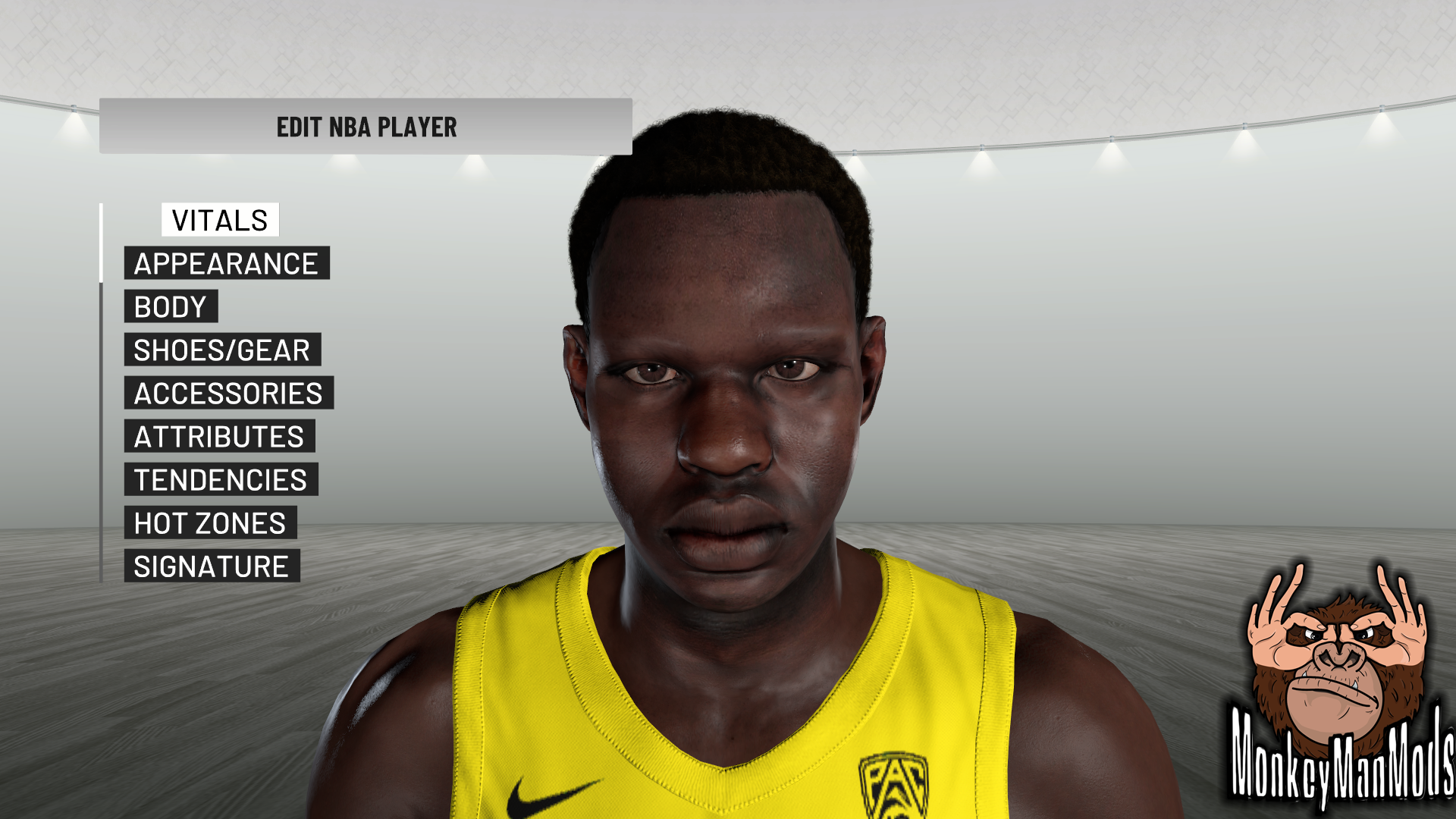The height and width of the screenshot is (819, 1456).
Task: Go to the Accessories menu
Action: [x=228, y=393]
